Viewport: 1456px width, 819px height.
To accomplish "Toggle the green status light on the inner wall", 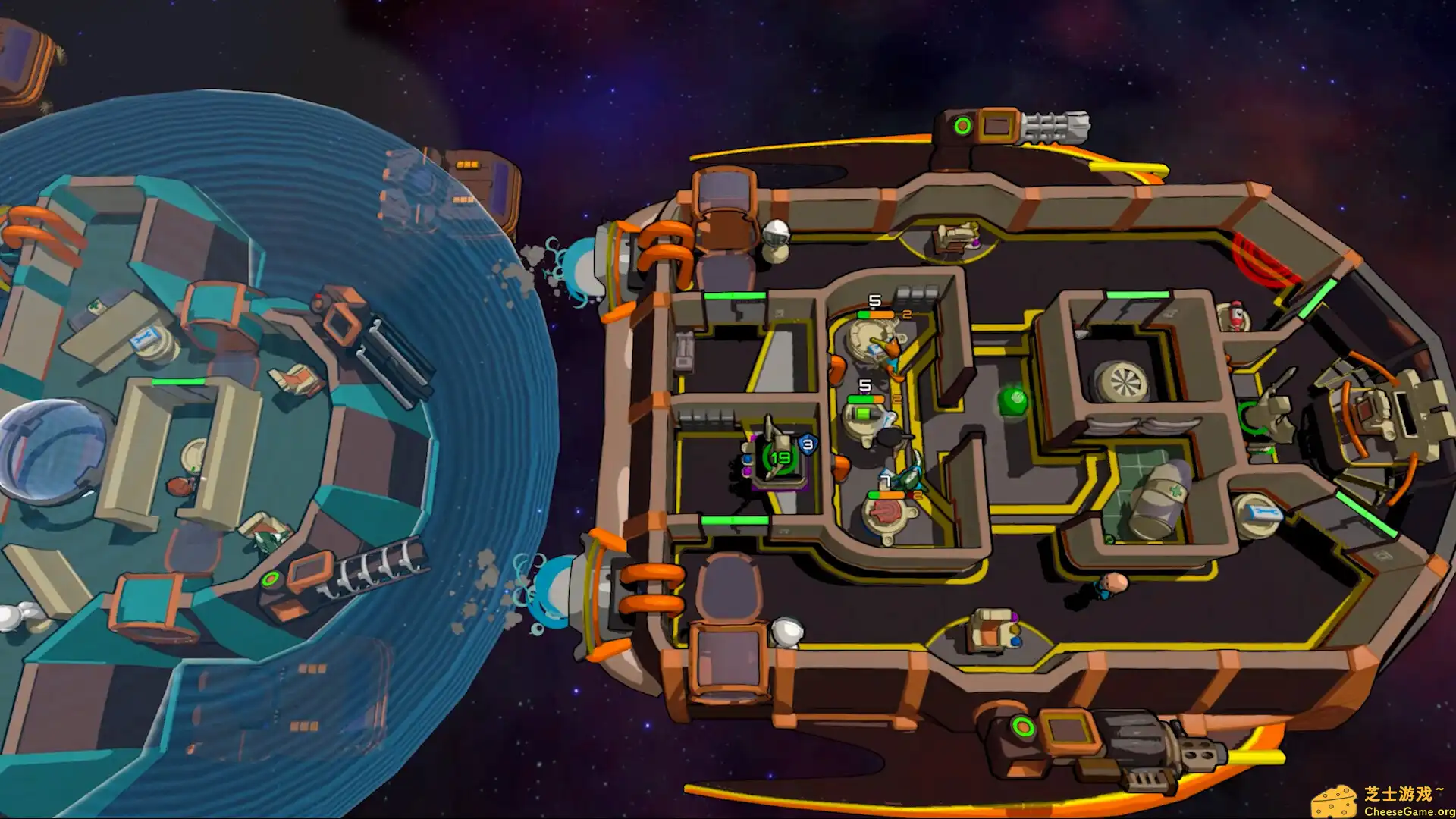I will [x=736, y=294].
